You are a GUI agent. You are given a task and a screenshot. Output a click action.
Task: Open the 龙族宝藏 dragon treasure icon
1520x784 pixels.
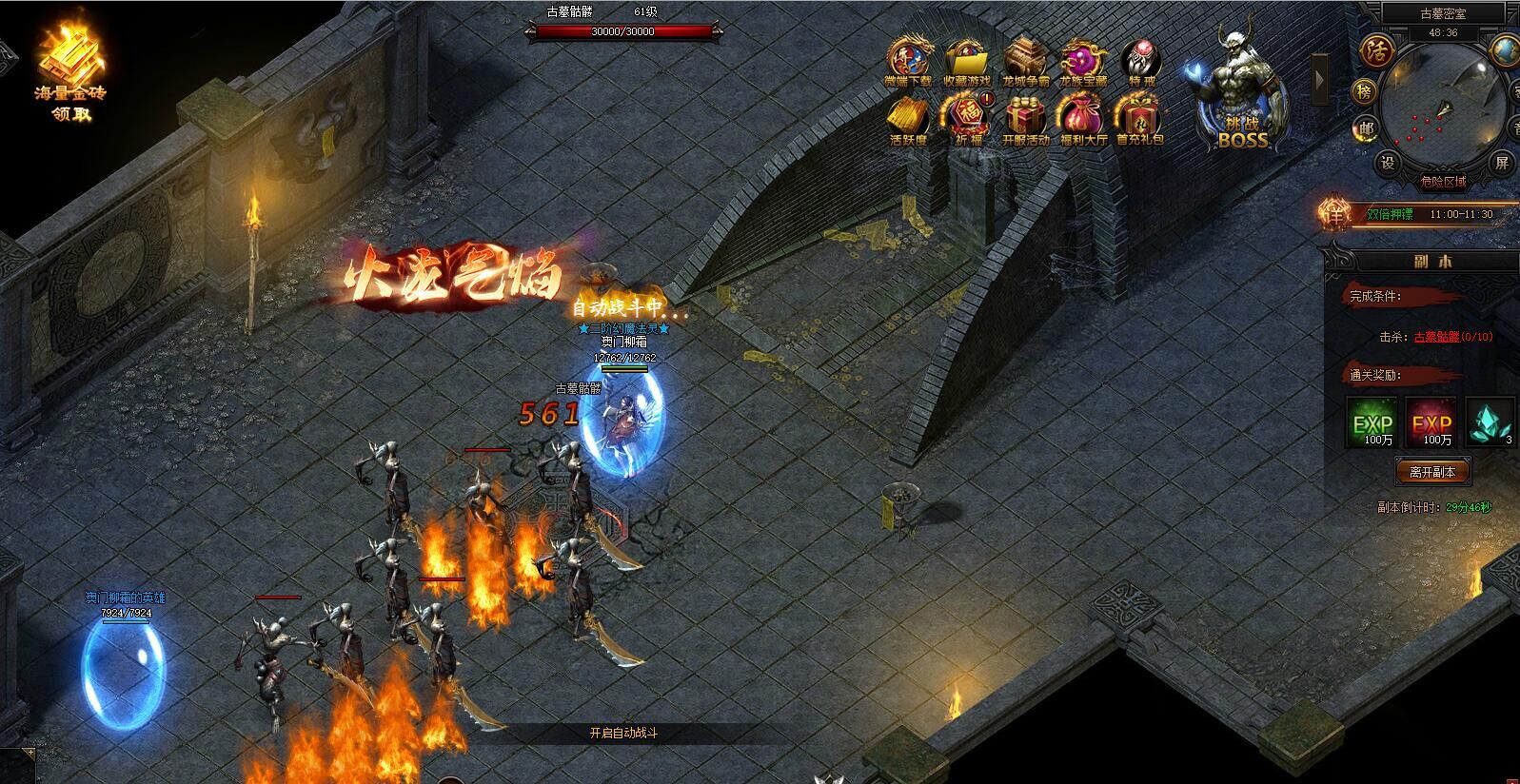click(x=1083, y=62)
